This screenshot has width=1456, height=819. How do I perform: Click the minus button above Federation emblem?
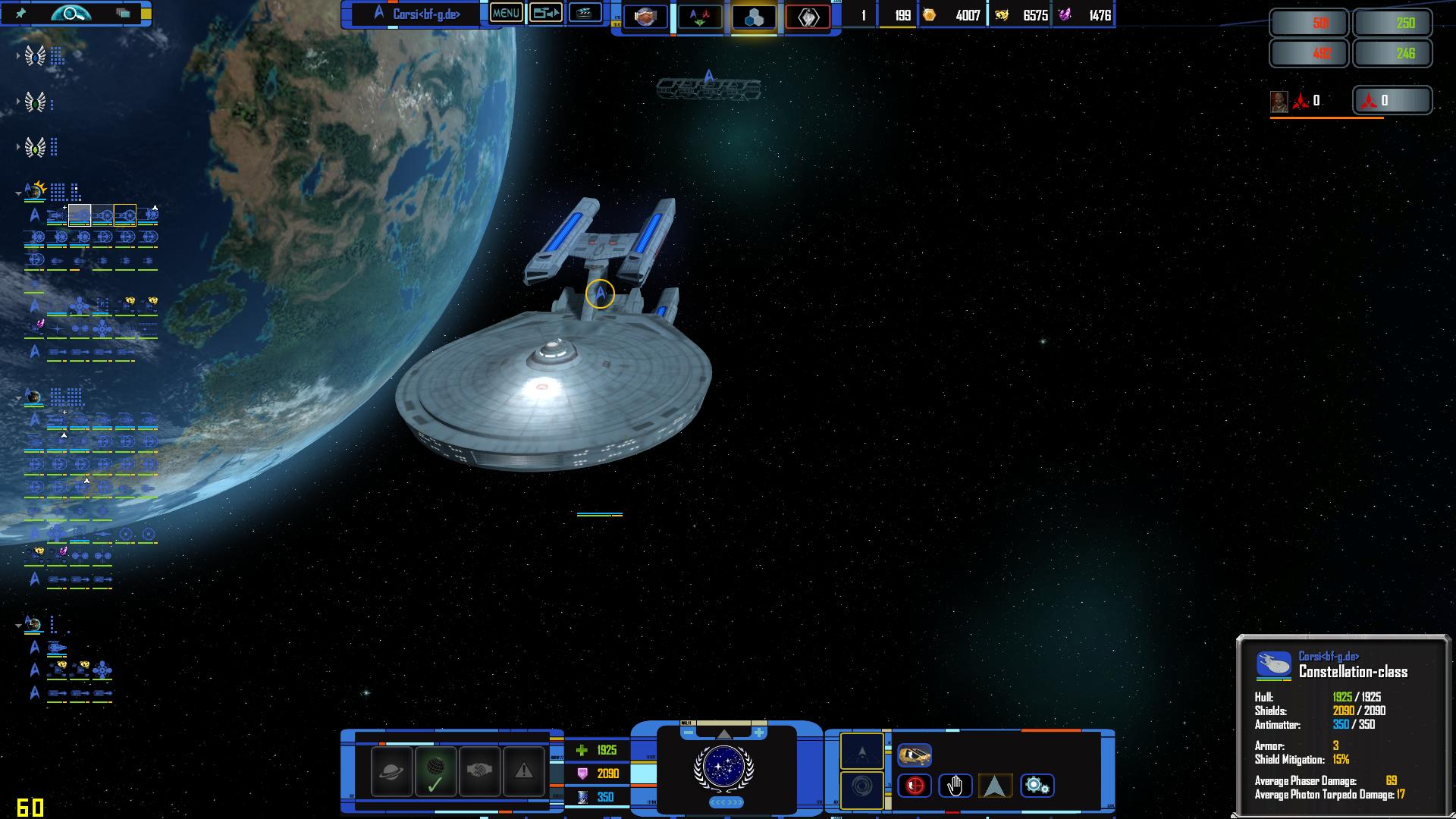coord(688,733)
